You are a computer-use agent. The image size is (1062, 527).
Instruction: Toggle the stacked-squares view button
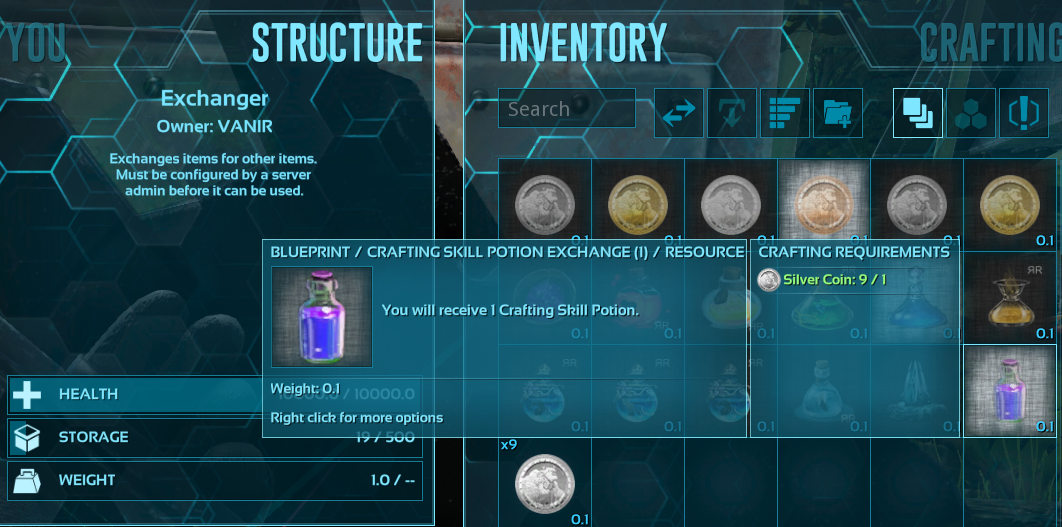(917, 112)
